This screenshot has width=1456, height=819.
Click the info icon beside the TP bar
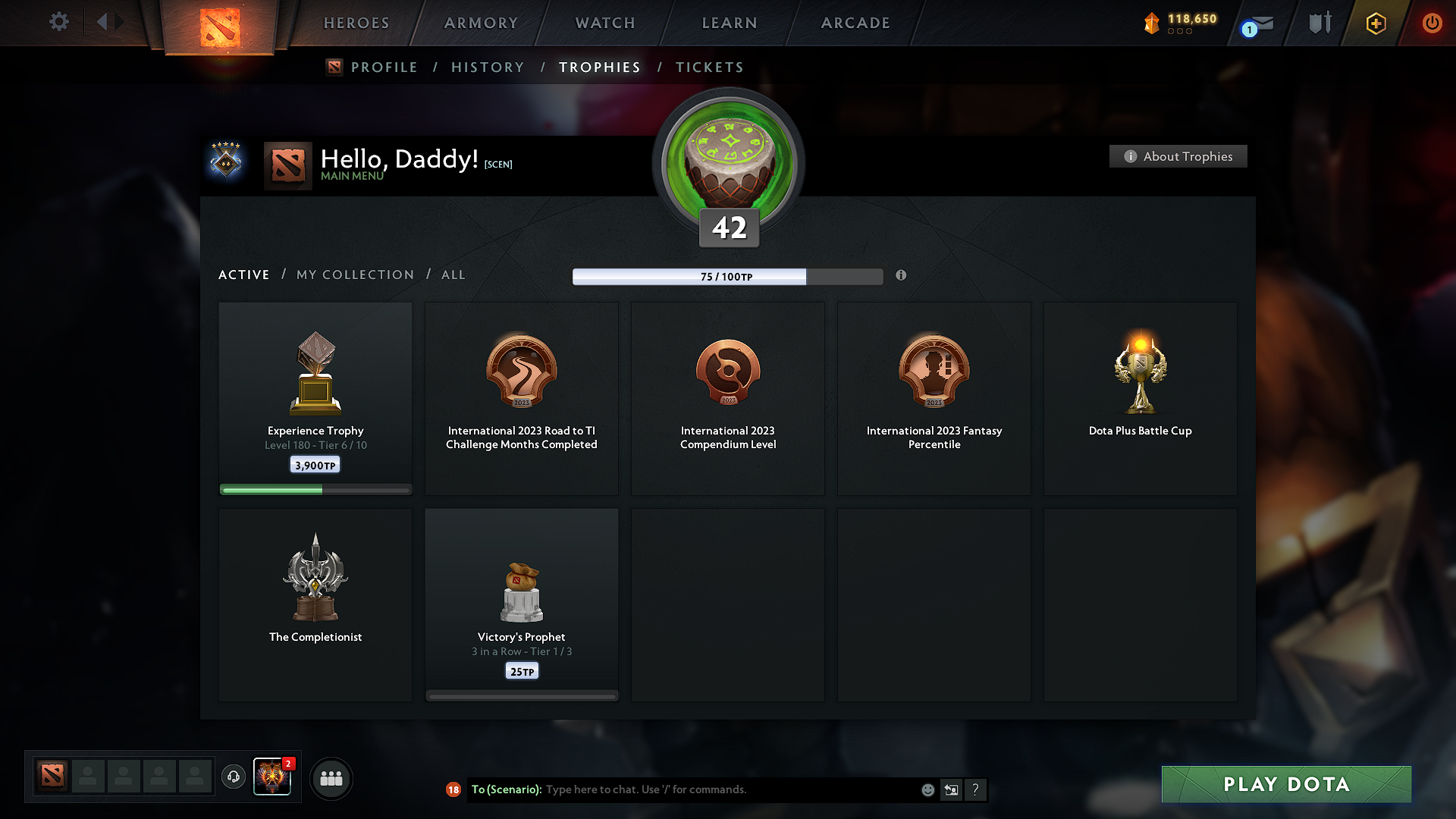pos(902,276)
